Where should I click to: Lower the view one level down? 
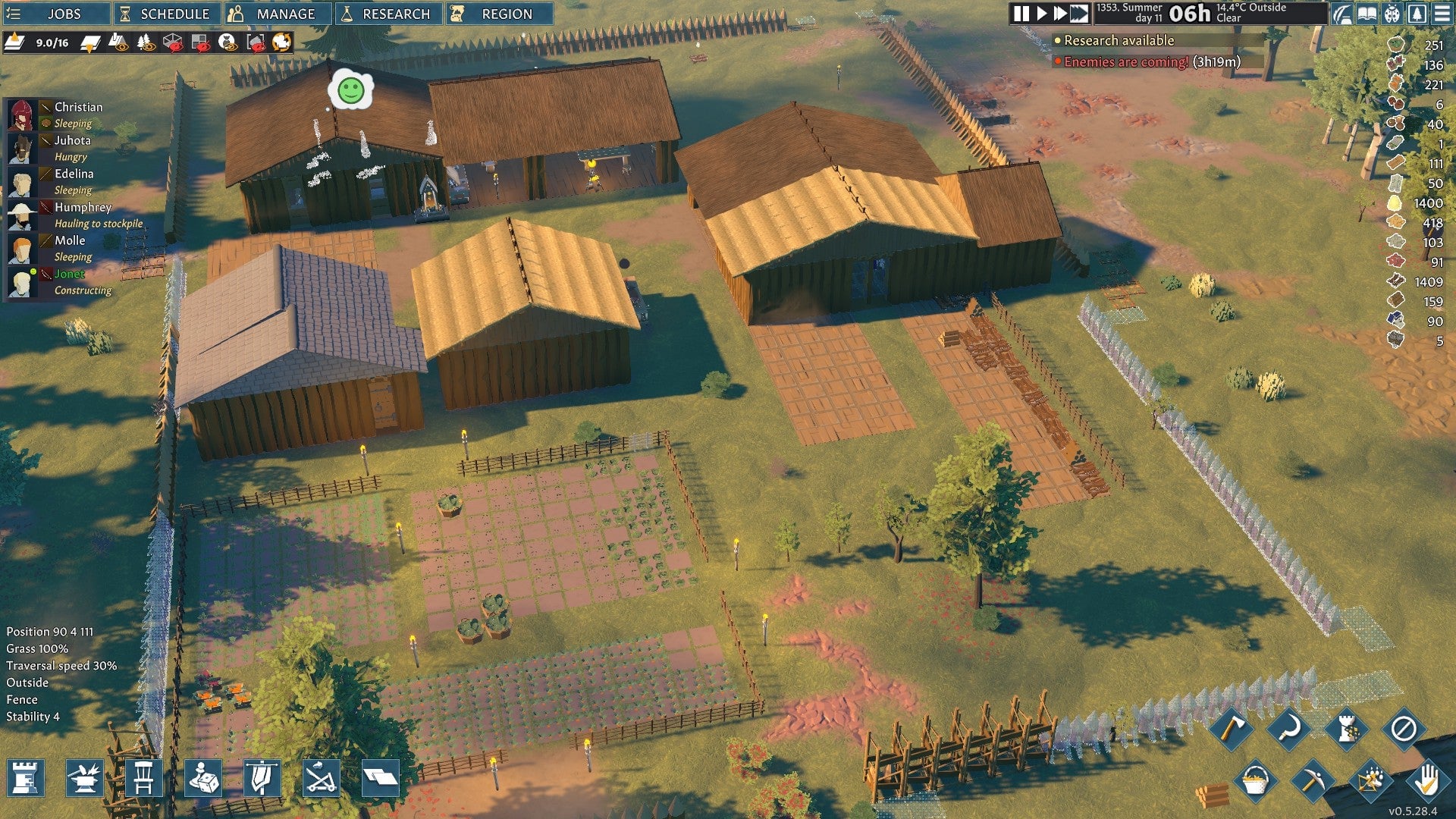[x=91, y=42]
